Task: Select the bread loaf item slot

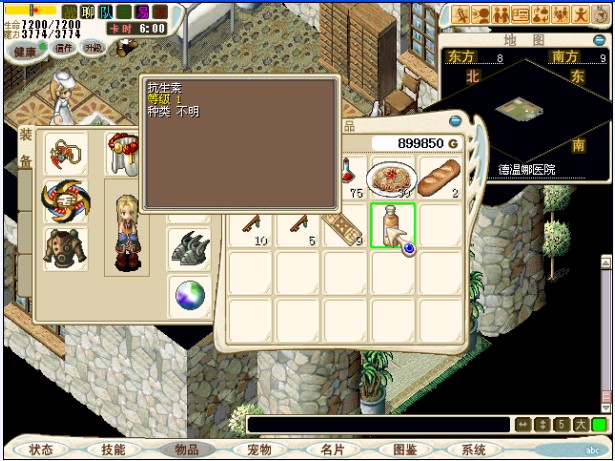Action: click(x=439, y=179)
